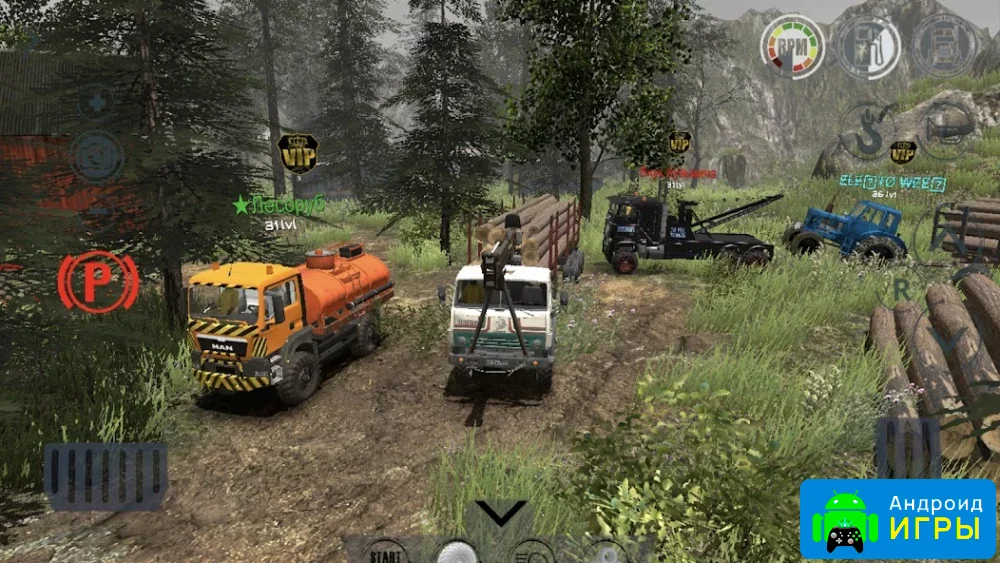Collapse the bottom panel with the down arrow
This screenshot has height=563, width=1000.
point(500,513)
